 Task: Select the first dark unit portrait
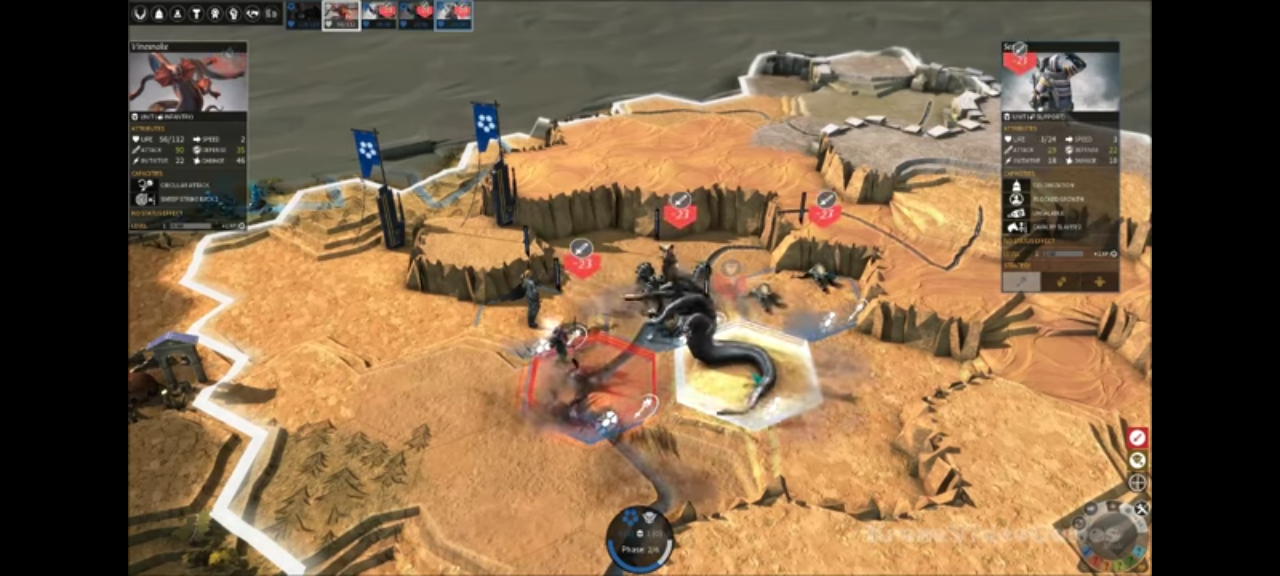coord(304,15)
